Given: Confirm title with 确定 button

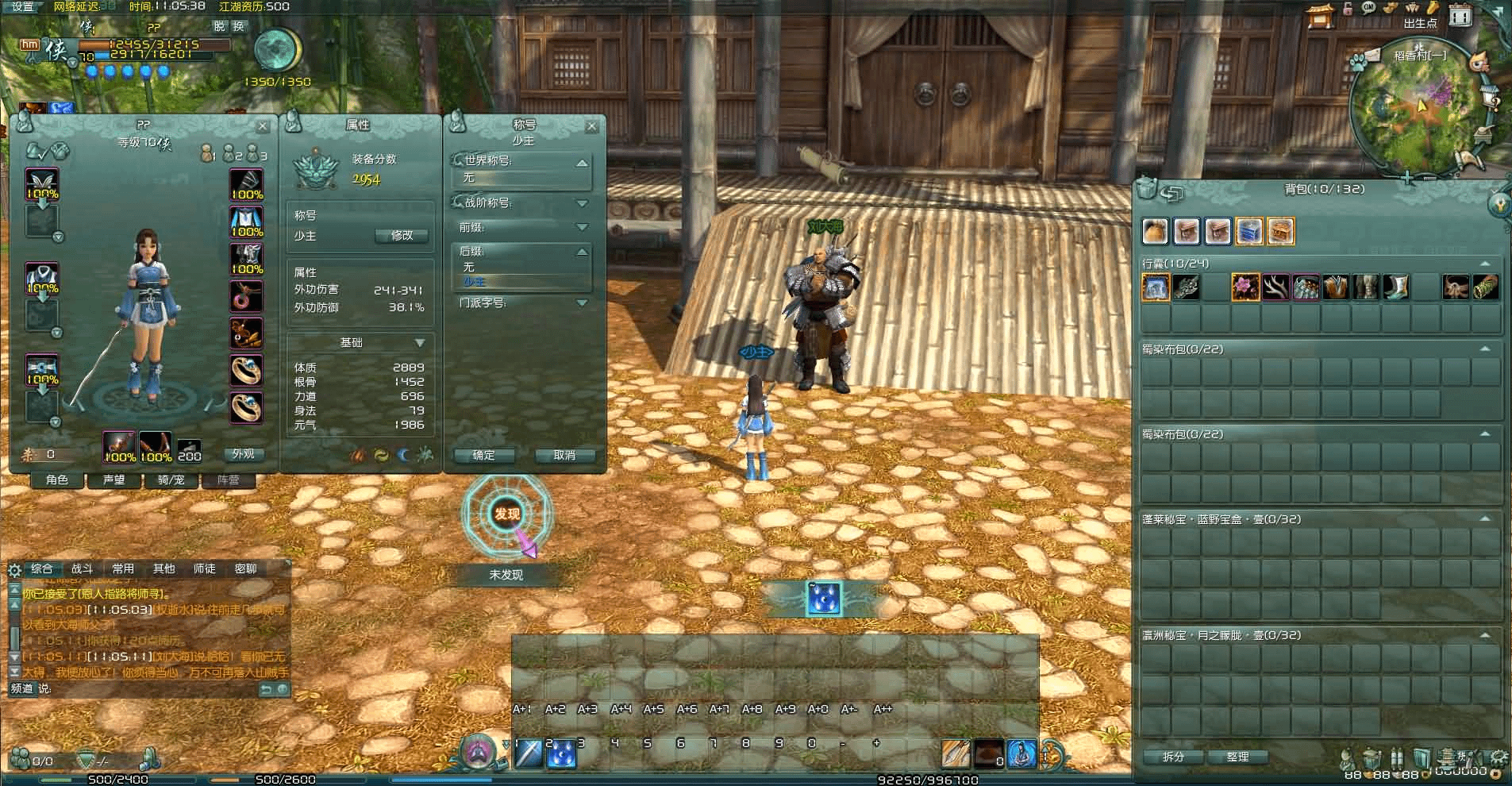Looking at the screenshot, I should [x=483, y=455].
